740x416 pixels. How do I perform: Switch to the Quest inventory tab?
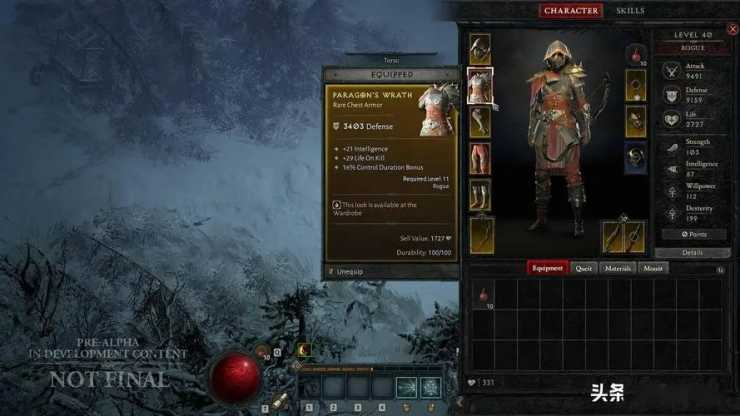point(585,268)
